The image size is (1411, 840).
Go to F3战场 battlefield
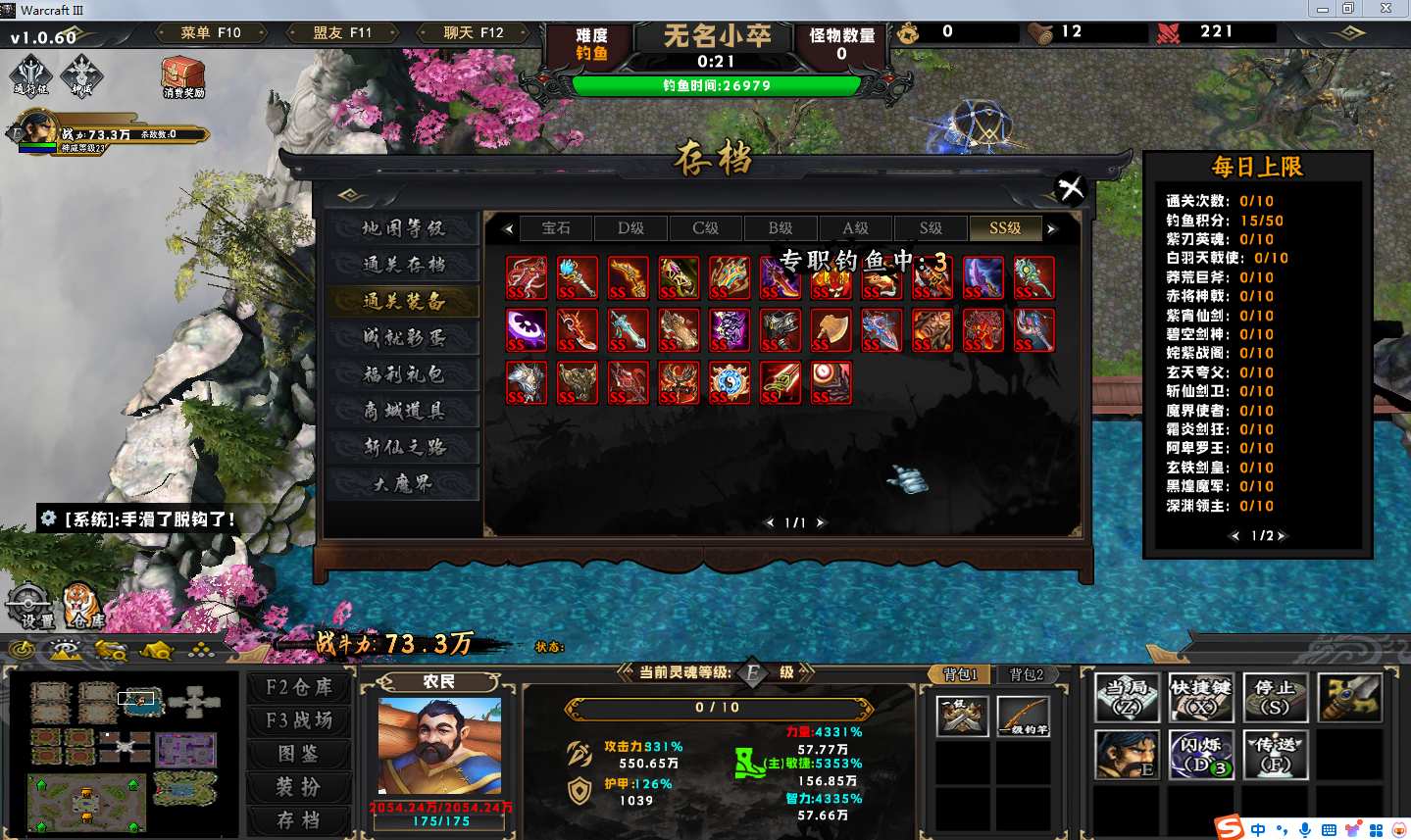(x=299, y=721)
